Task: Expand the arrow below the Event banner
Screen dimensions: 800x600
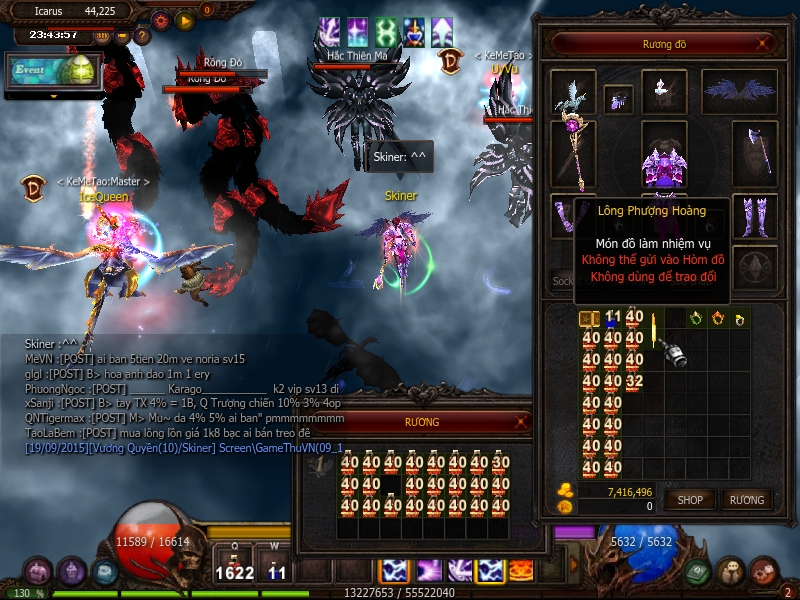Action: pos(53,97)
